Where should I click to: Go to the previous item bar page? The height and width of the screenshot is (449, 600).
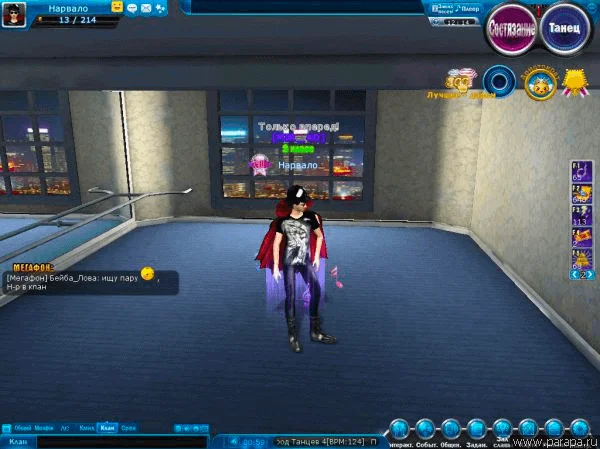tap(573, 273)
